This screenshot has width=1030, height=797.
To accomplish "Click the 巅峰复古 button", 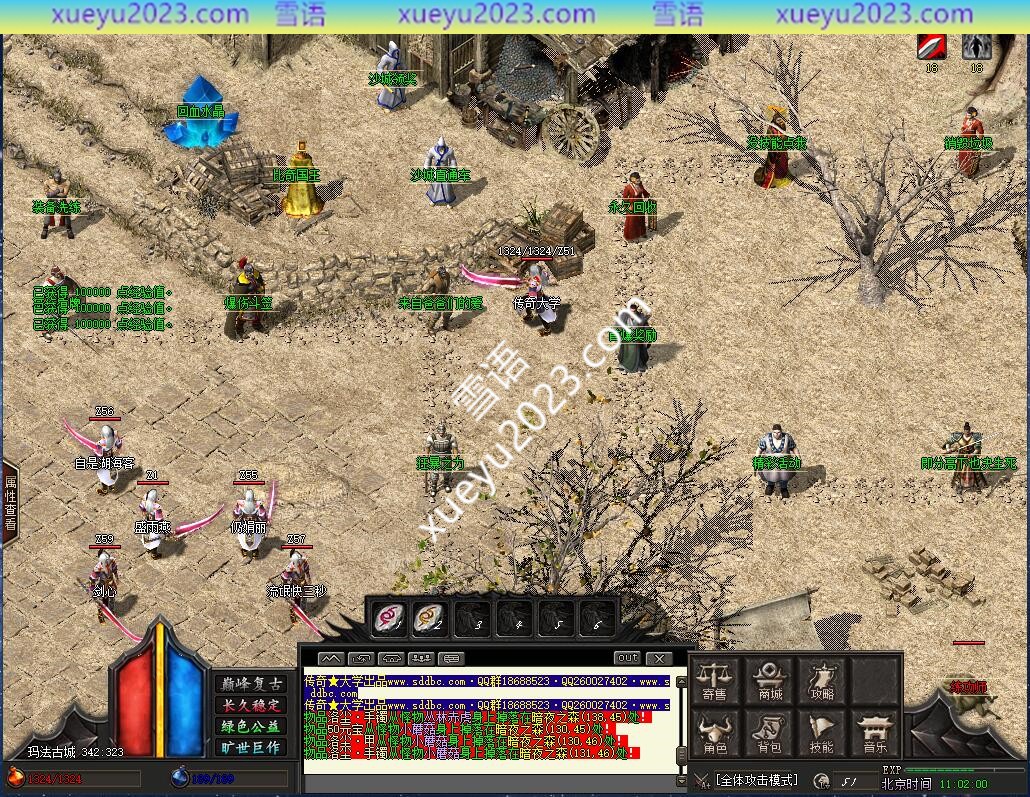I will (249, 684).
